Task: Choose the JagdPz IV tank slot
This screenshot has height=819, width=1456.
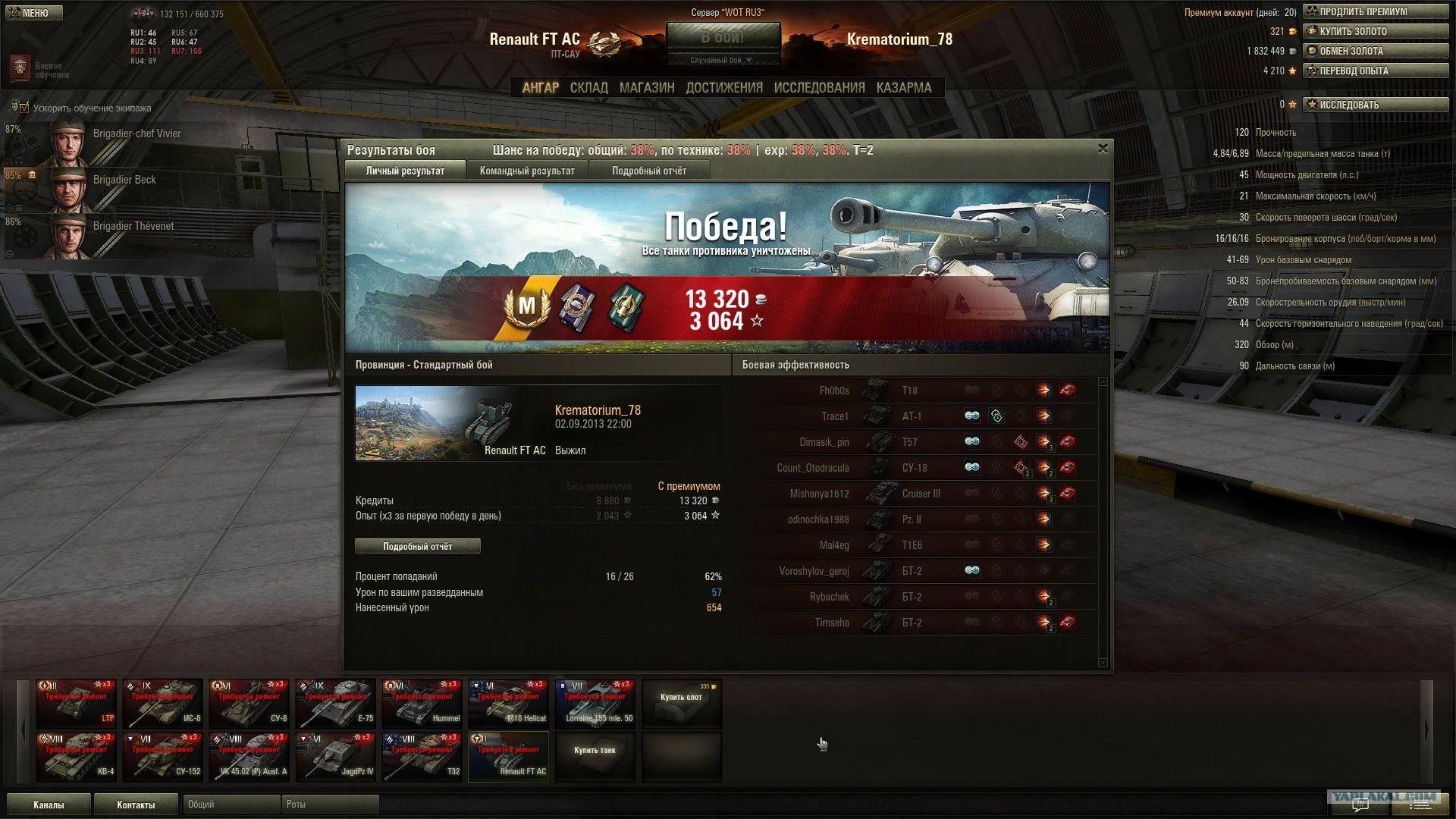Action: 335,757
